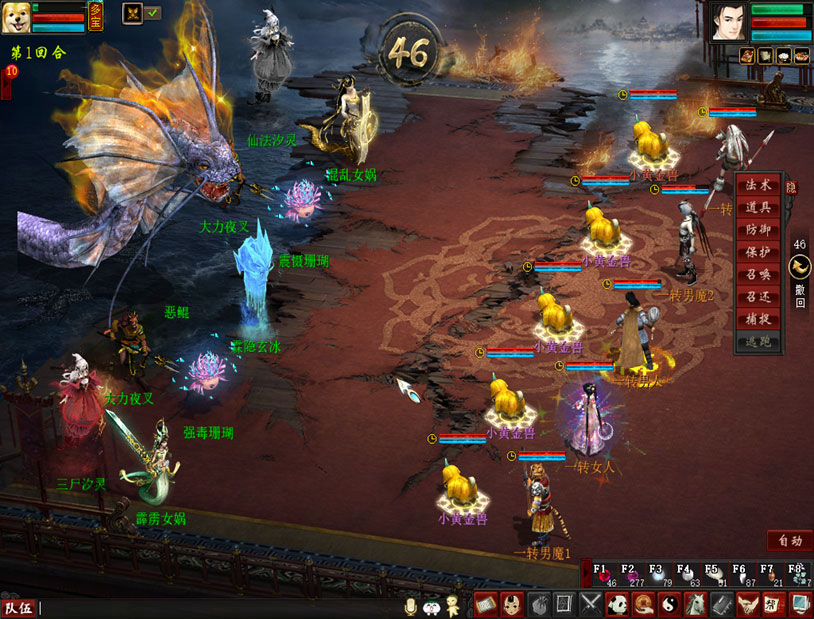814x619 pixels.
Task: Click the white horse mount icon
Action: coord(695,604)
